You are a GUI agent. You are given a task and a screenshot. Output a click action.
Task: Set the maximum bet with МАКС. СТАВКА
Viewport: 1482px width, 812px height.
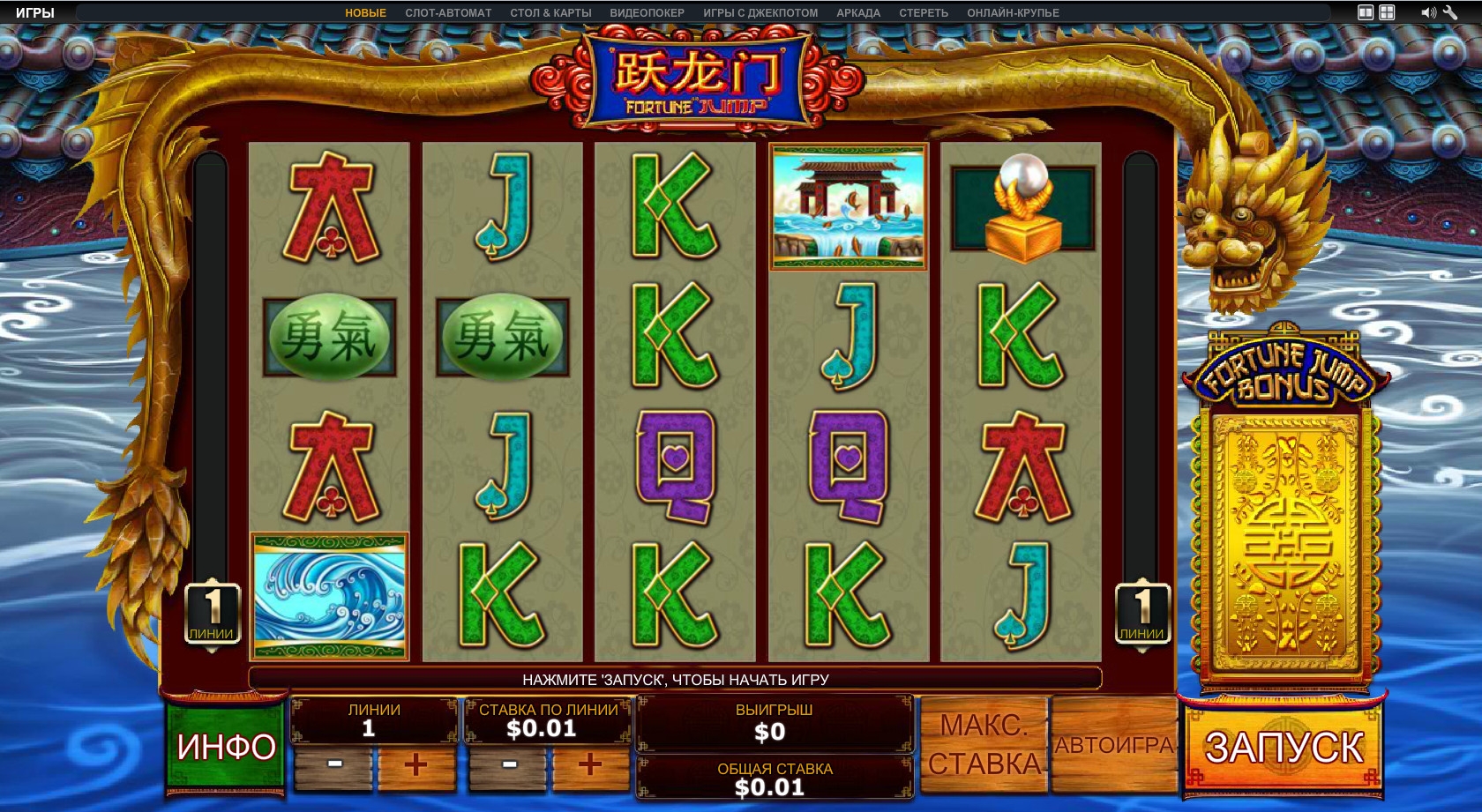[984, 746]
